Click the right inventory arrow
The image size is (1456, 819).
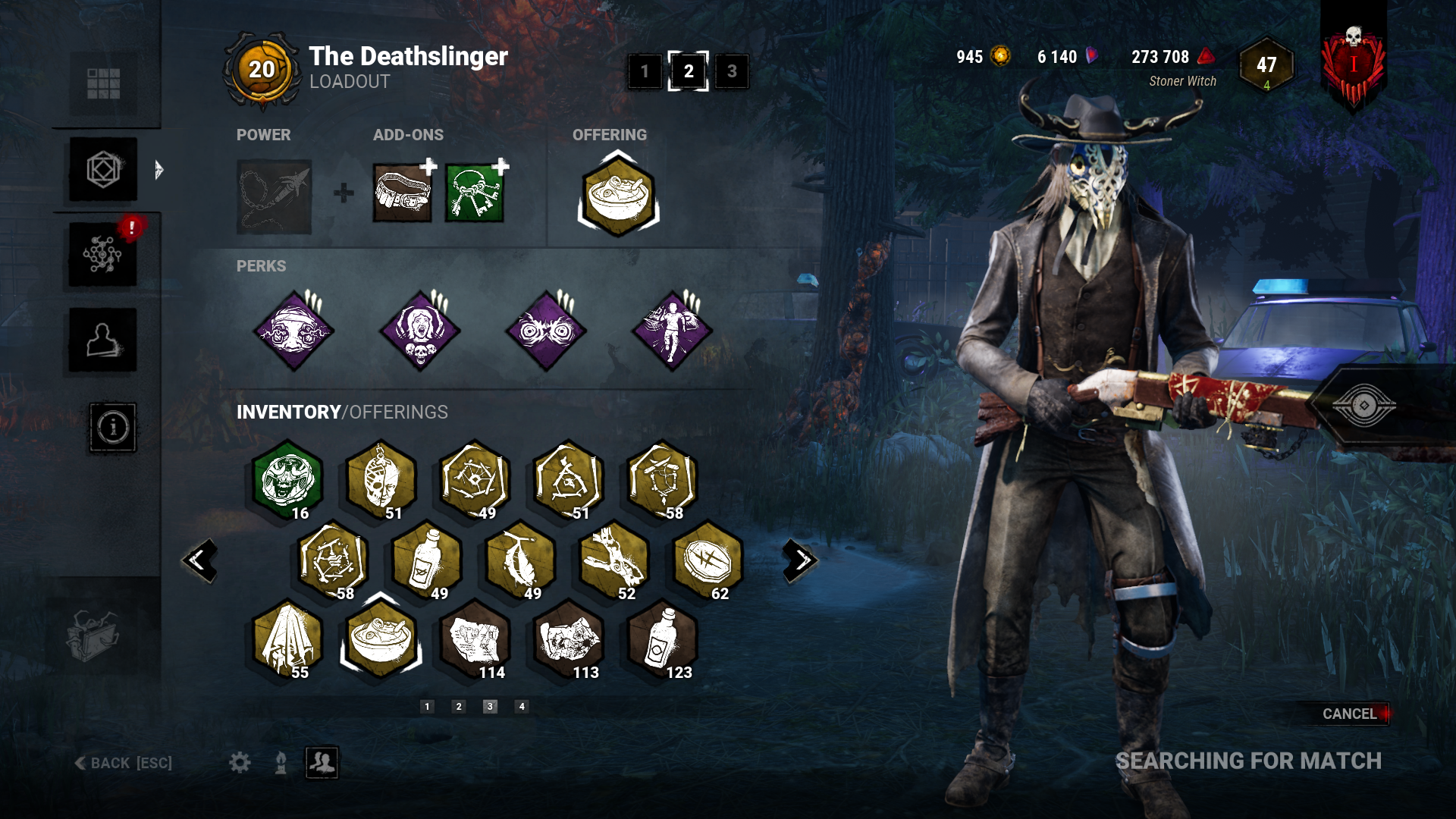[799, 560]
